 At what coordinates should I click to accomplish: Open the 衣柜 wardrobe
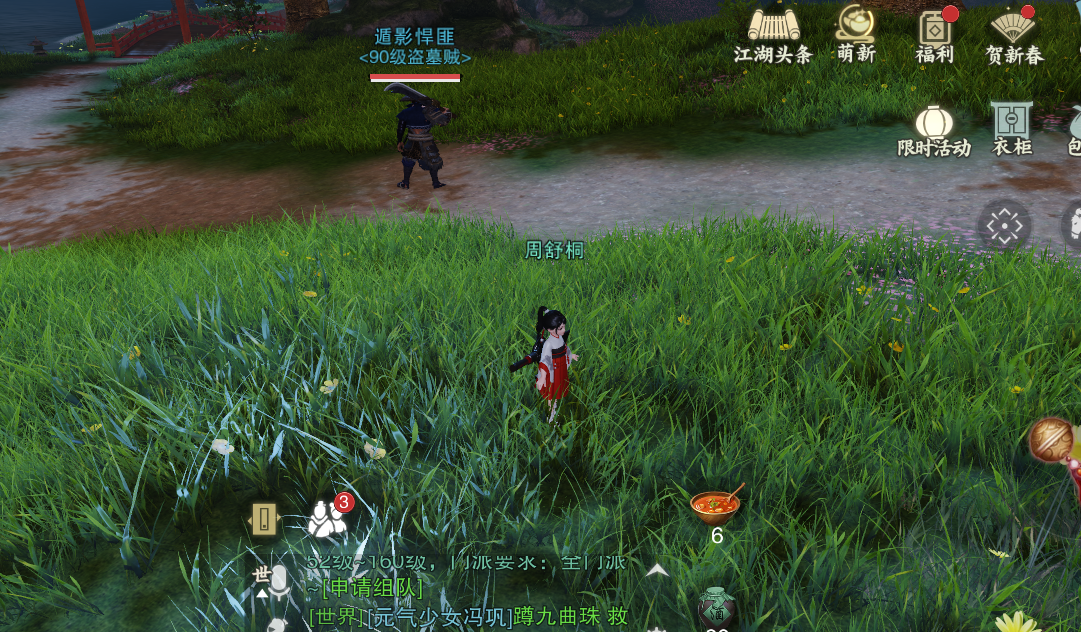click(x=1011, y=130)
